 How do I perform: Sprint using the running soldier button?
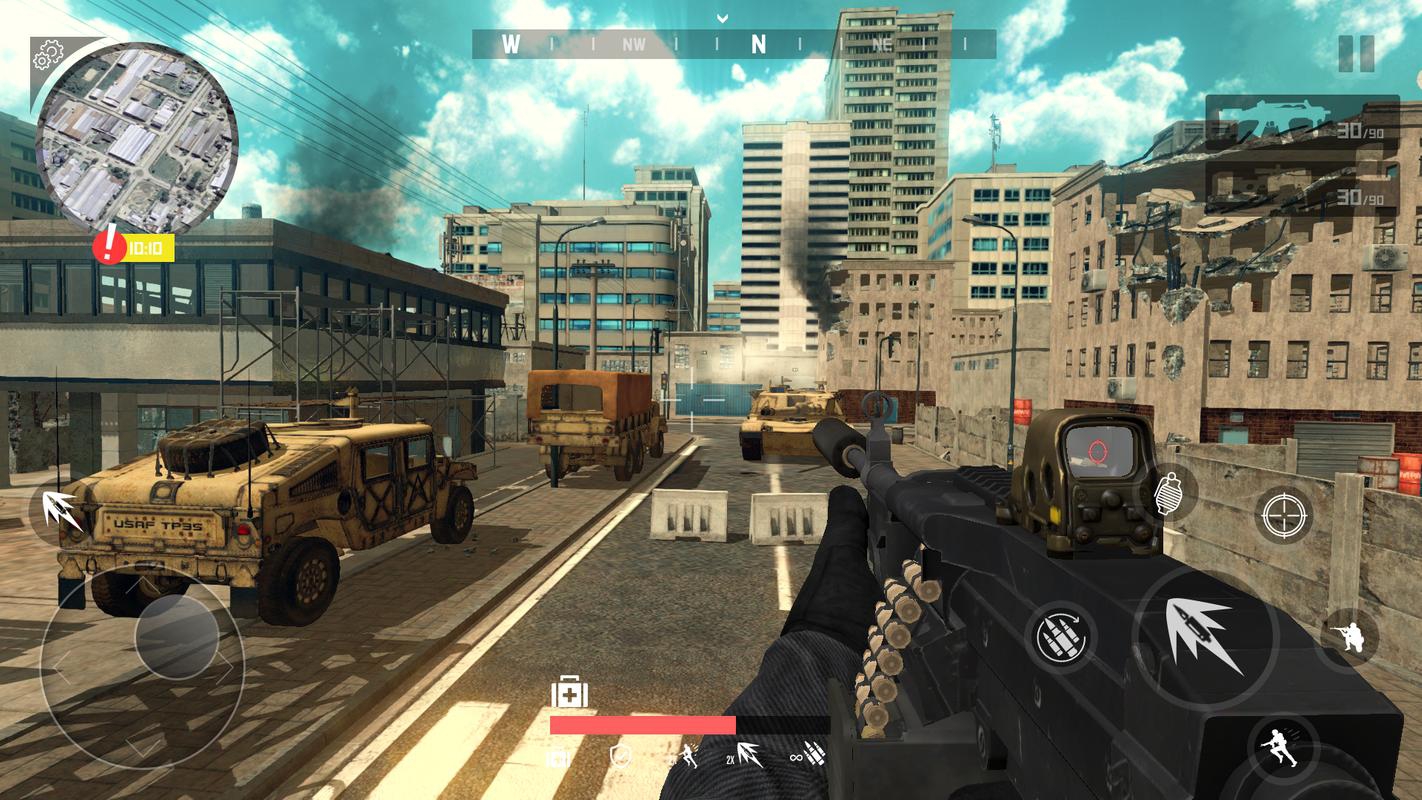click(x=1281, y=748)
